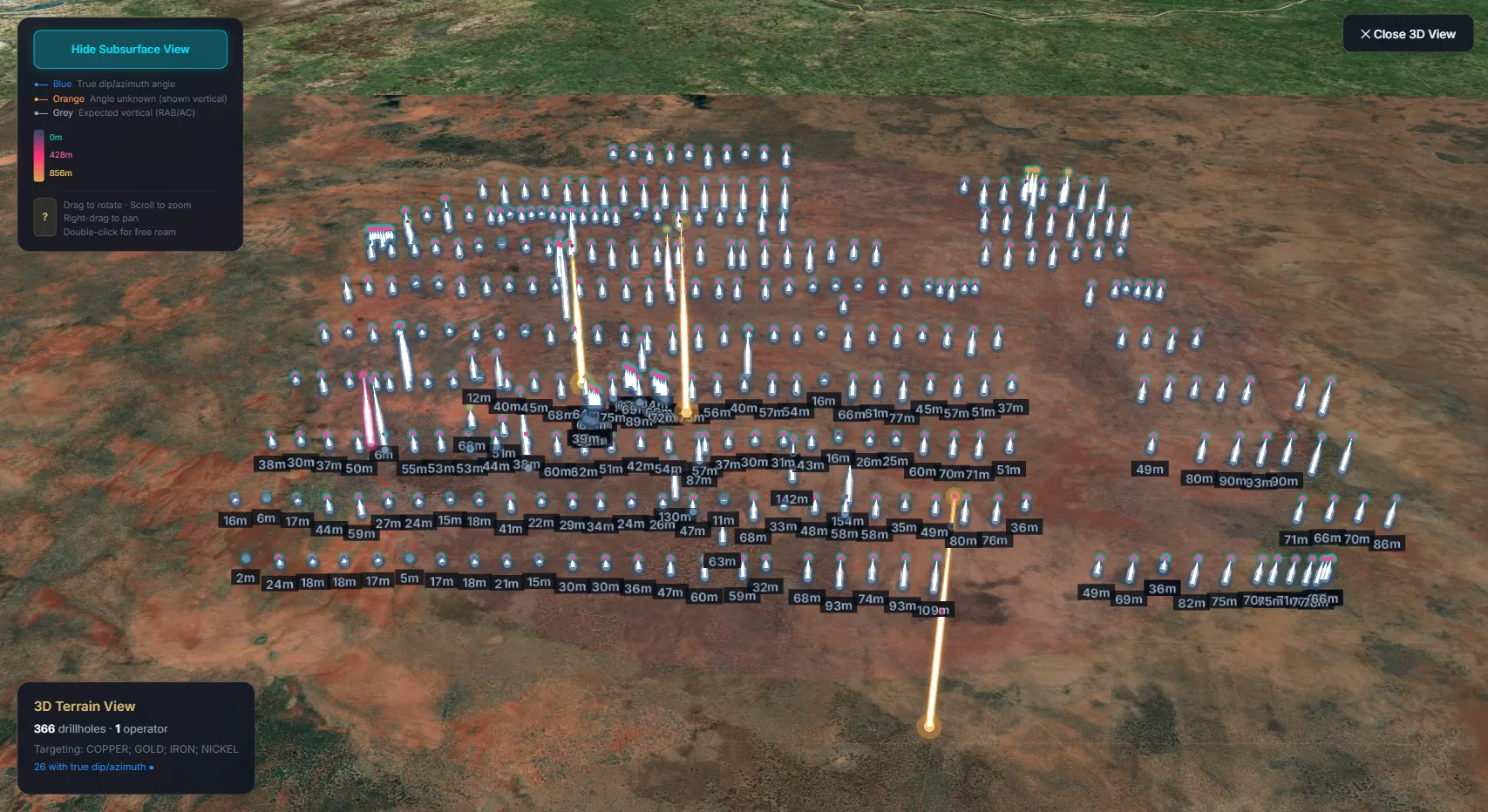Open the 26 with true dip/azimuth link
The height and width of the screenshot is (812, 1488).
[x=89, y=766]
